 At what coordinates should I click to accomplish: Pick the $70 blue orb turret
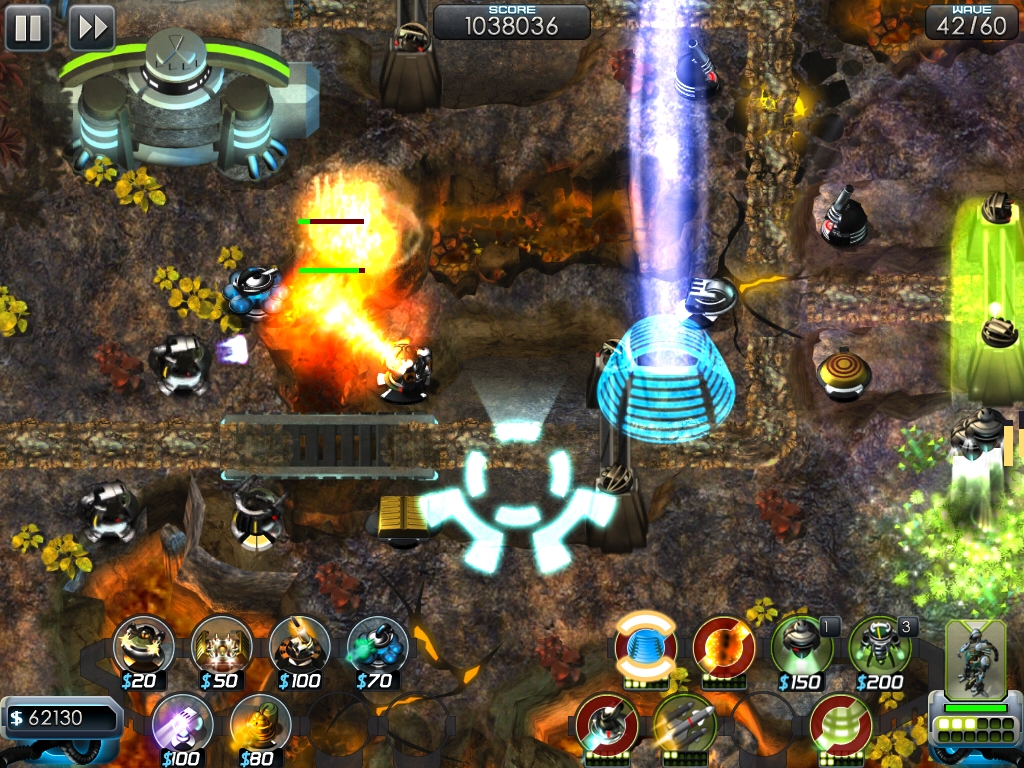[378, 646]
